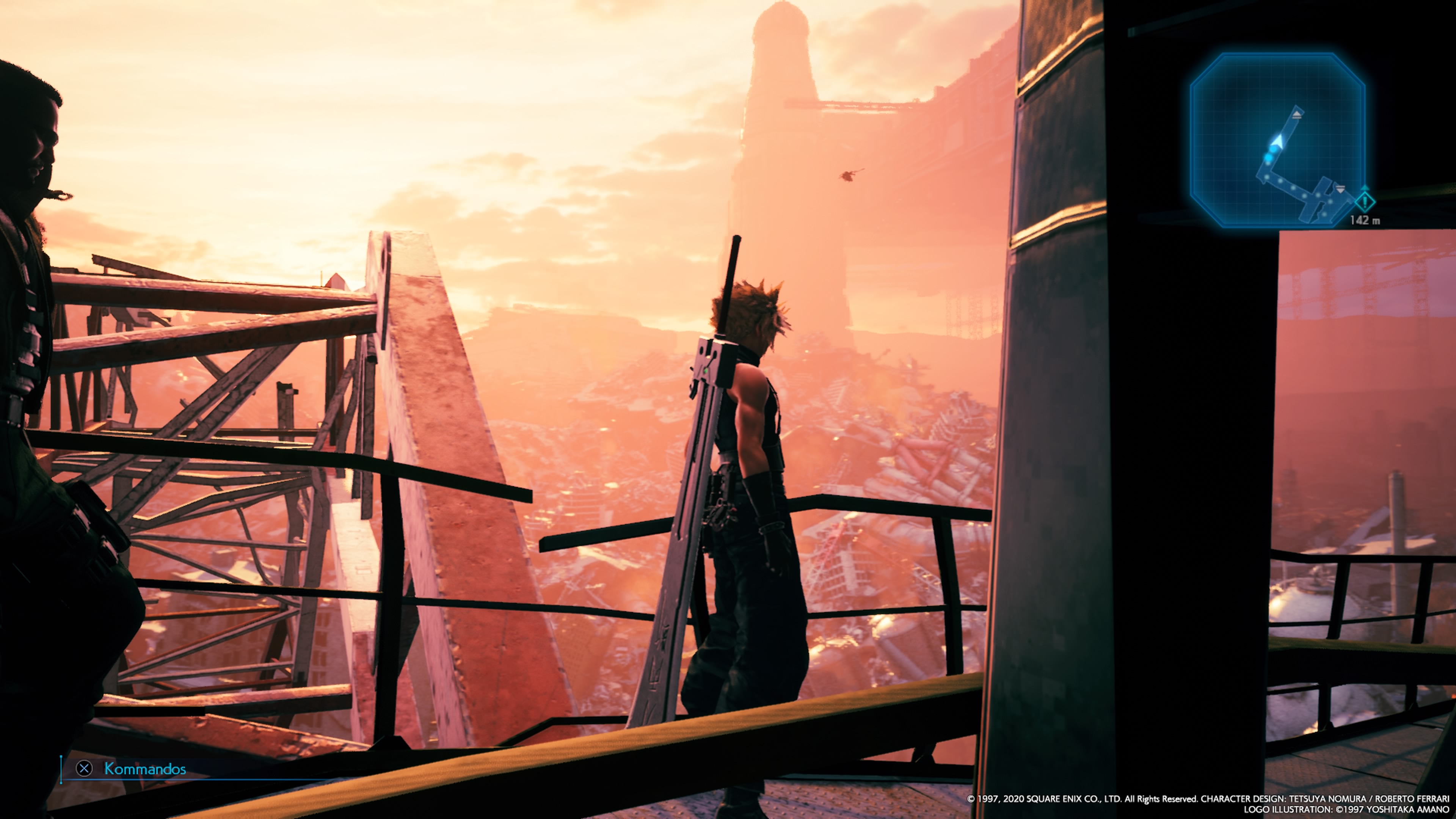Click the upward level-change arrow on the minimap
Viewport: 1456px width, 819px height.
point(1297,115)
